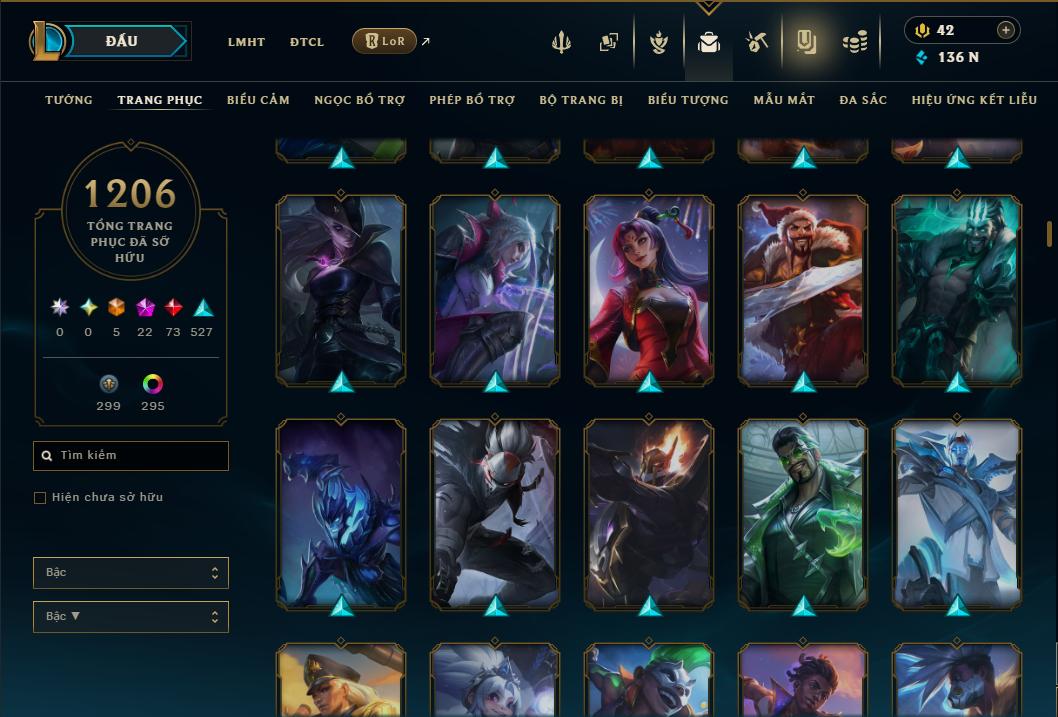Click the ĐẤU play button
Screen dimensions: 1058x717
(121, 41)
